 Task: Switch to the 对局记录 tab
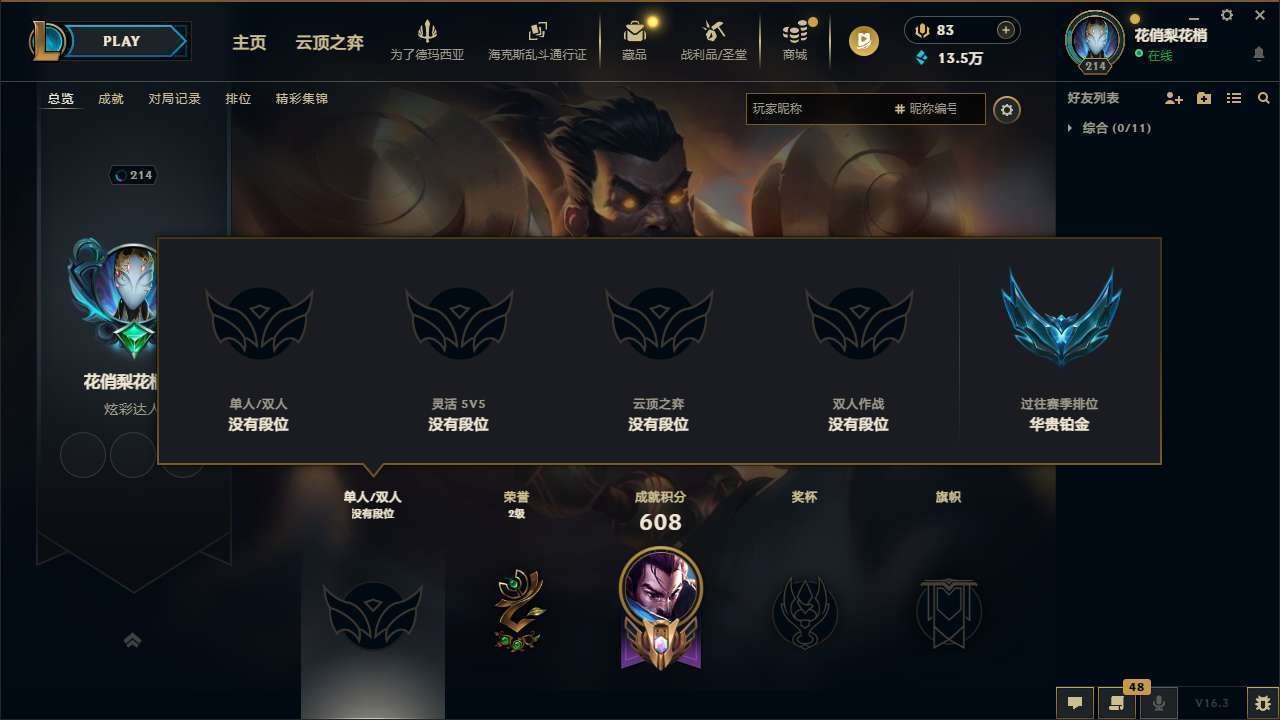[175, 98]
